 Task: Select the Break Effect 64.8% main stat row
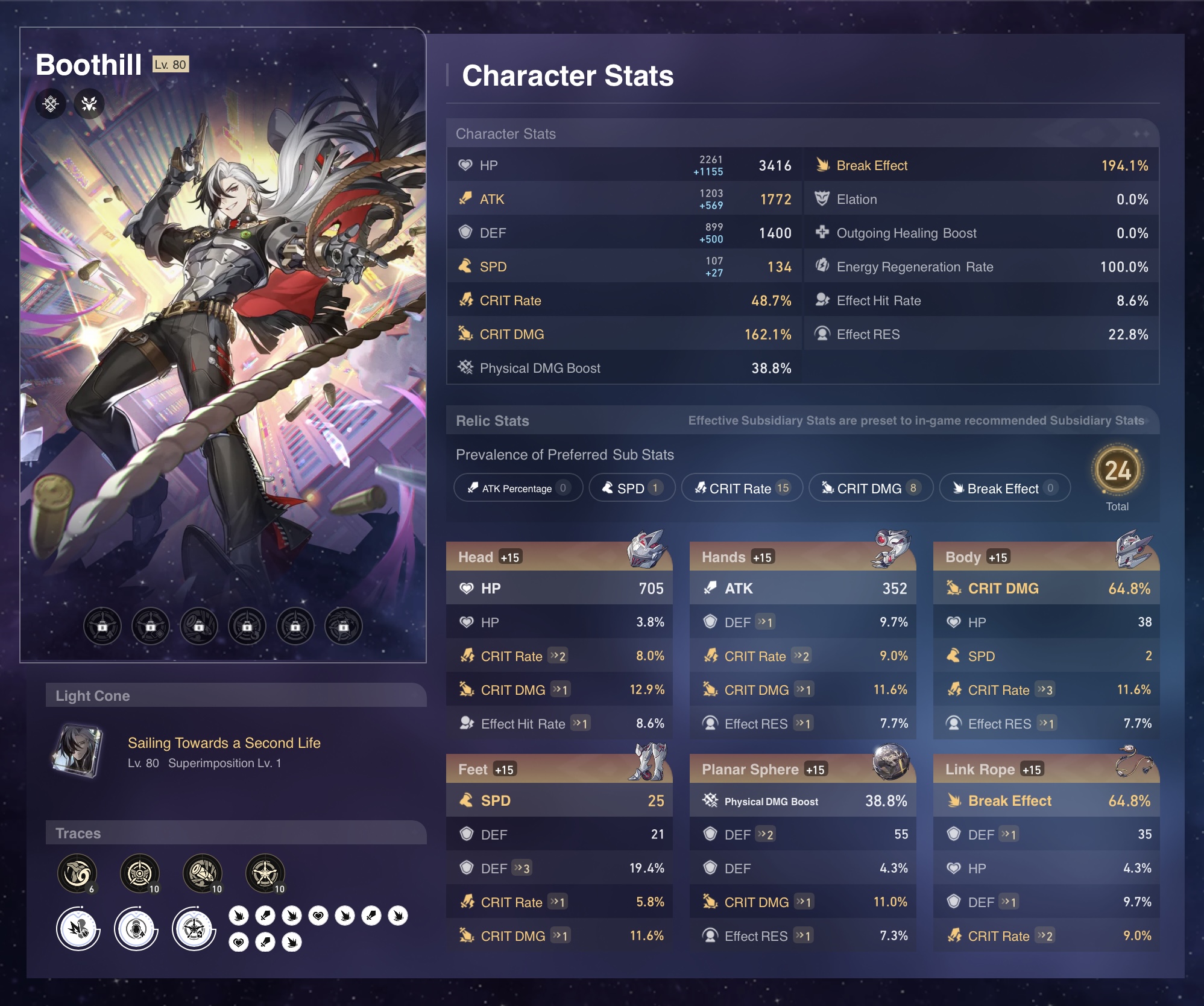pyautogui.click(x=1046, y=800)
